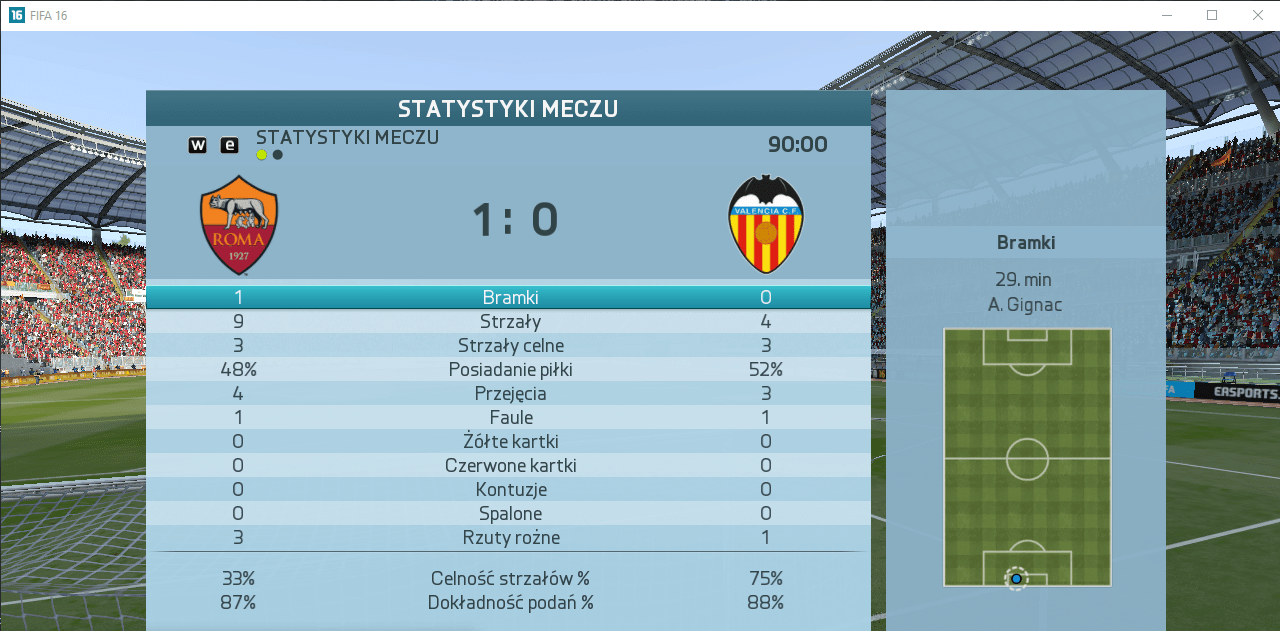The width and height of the screenshot is (1280, 631).
Task: Select the Bramki stat row
Action: point(510,297)
